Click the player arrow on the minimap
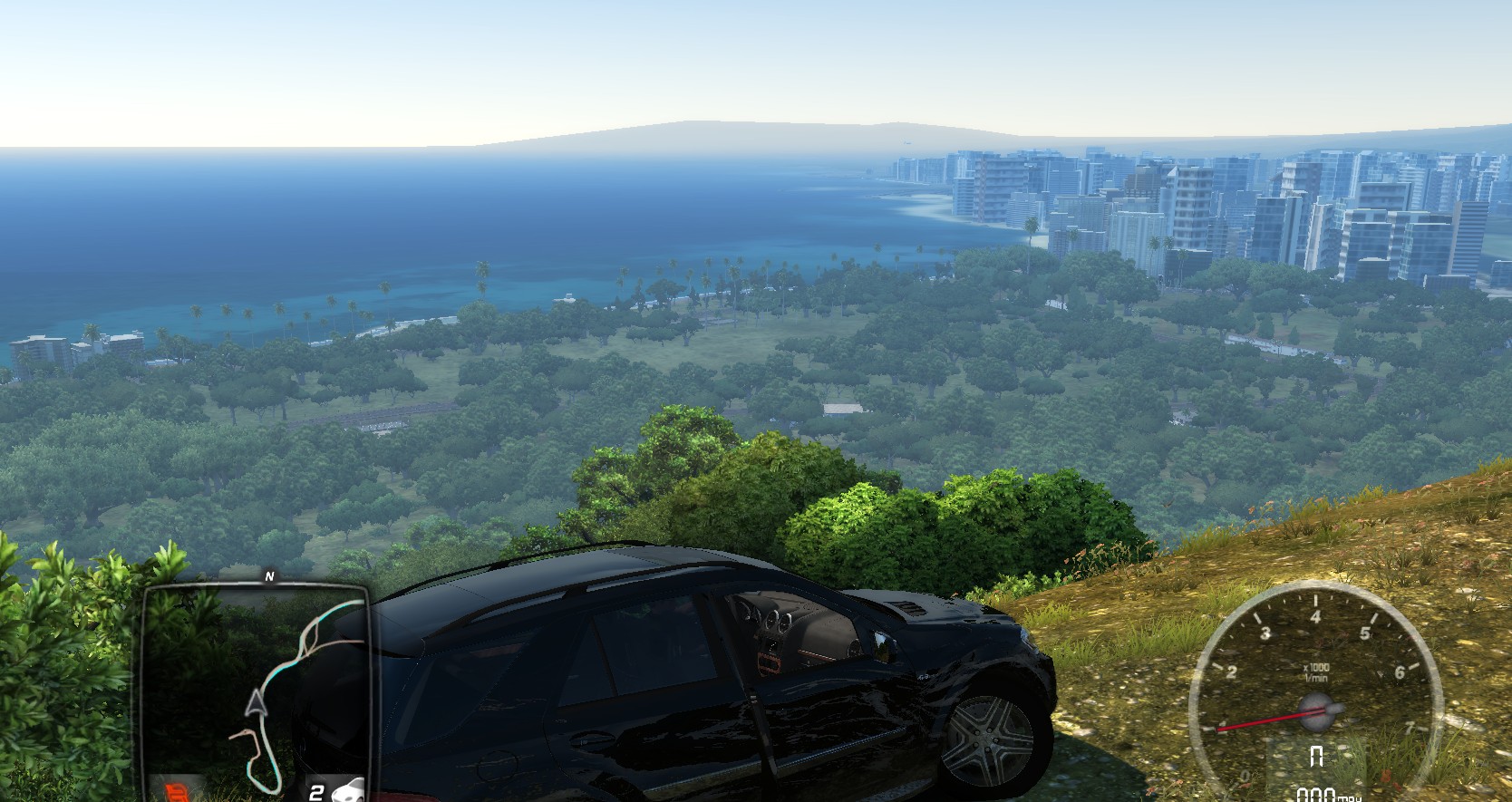 pyautogui.click(x=258, y=701)
